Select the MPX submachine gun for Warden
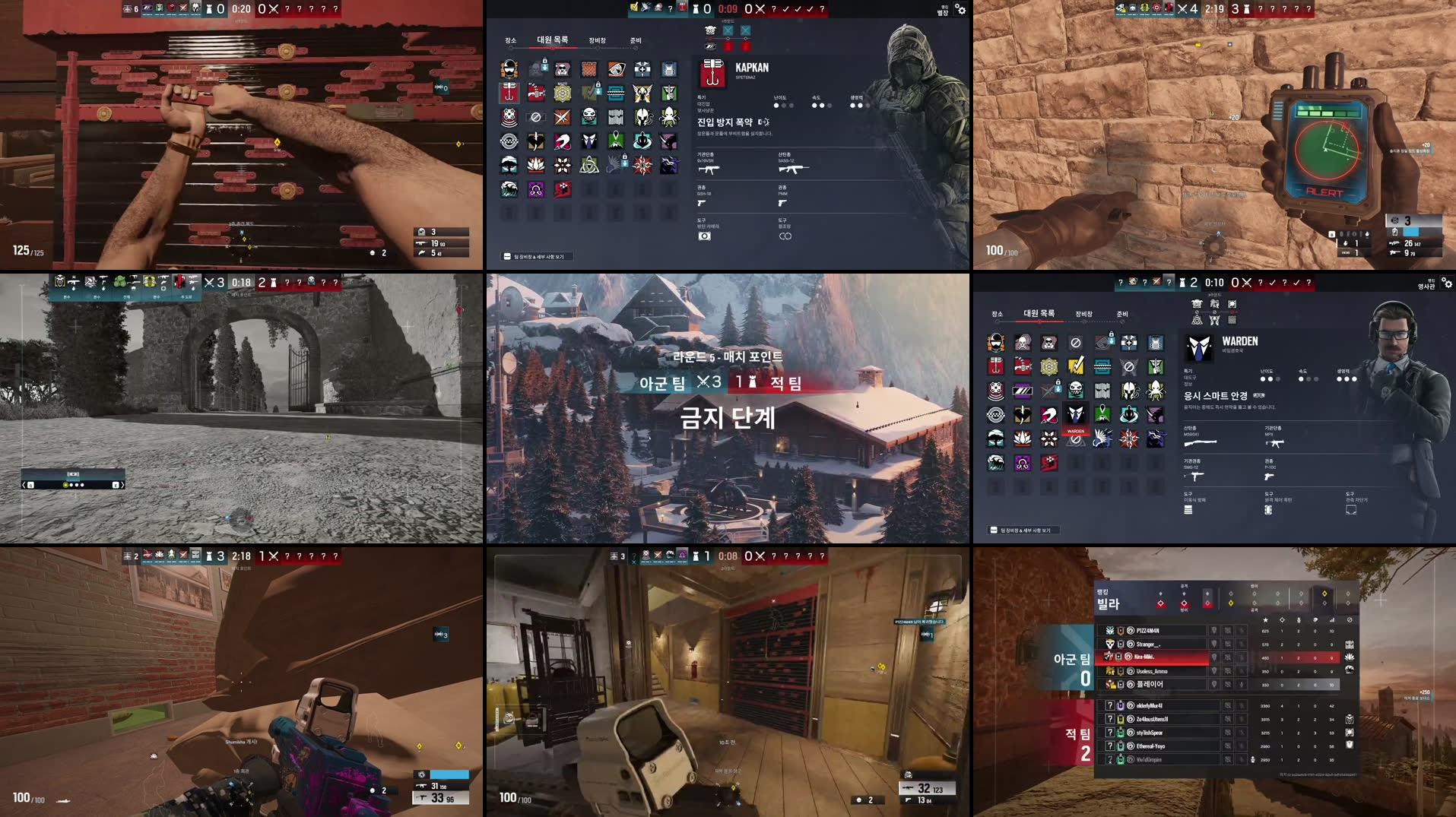 coord(1276,444)
